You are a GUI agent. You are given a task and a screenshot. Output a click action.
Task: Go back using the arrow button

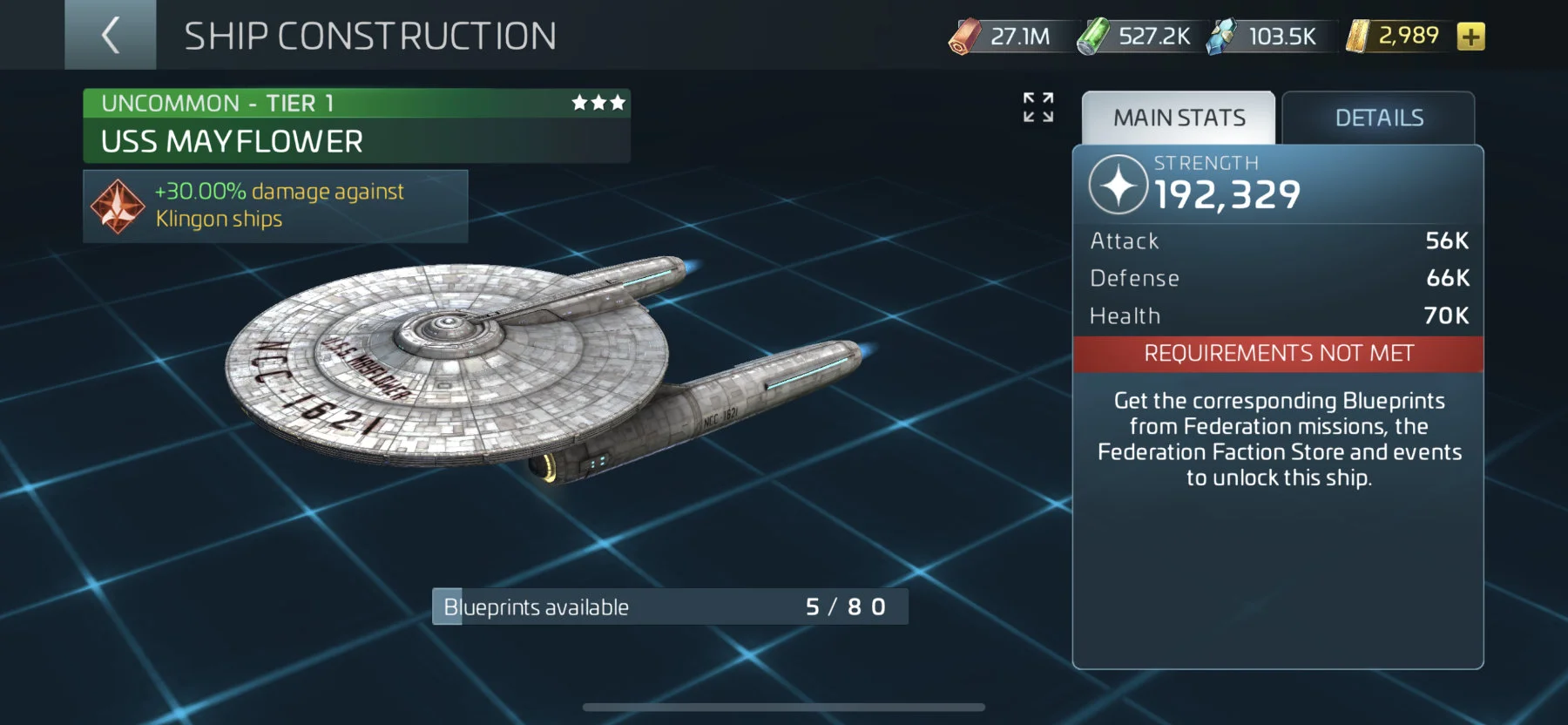point(111,35)
